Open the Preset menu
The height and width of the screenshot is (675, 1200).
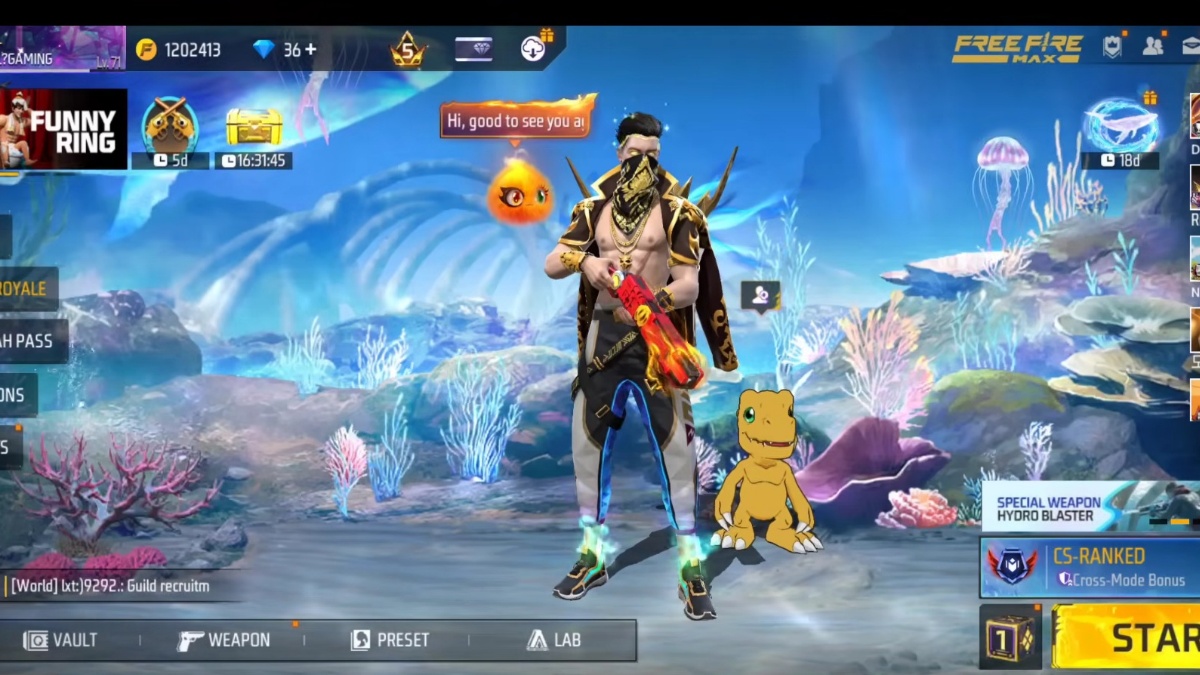coord(390,640)
